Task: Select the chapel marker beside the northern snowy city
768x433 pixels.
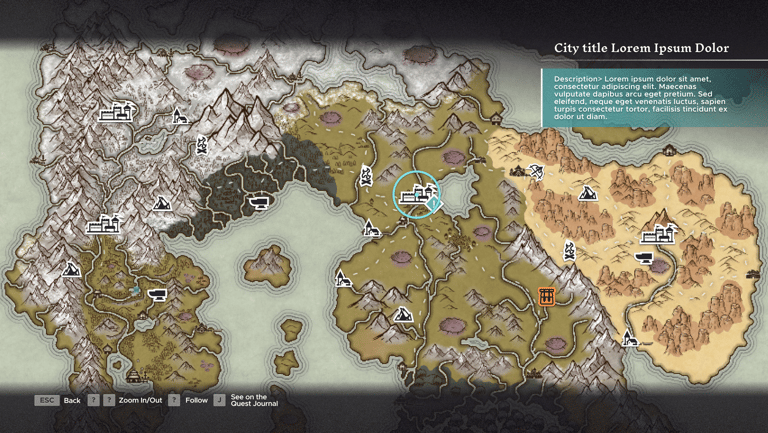Action: click(179, 117)
